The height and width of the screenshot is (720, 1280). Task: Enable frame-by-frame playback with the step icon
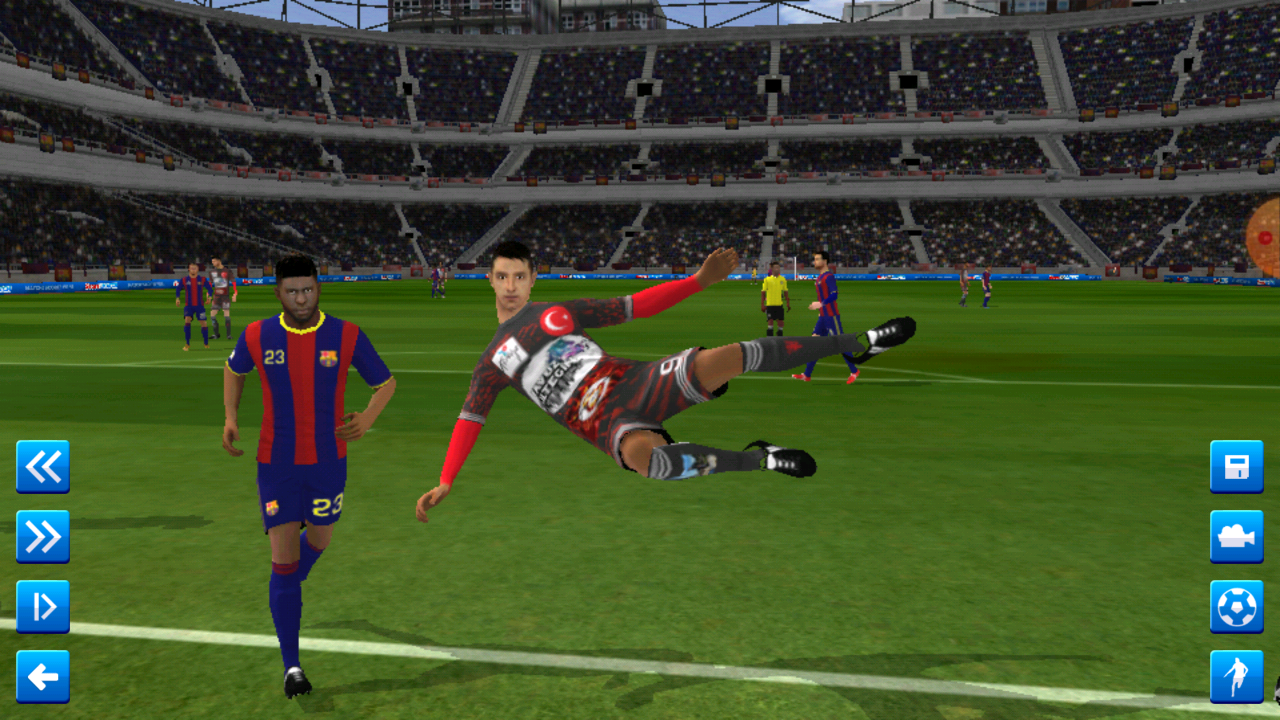point(42,608)
